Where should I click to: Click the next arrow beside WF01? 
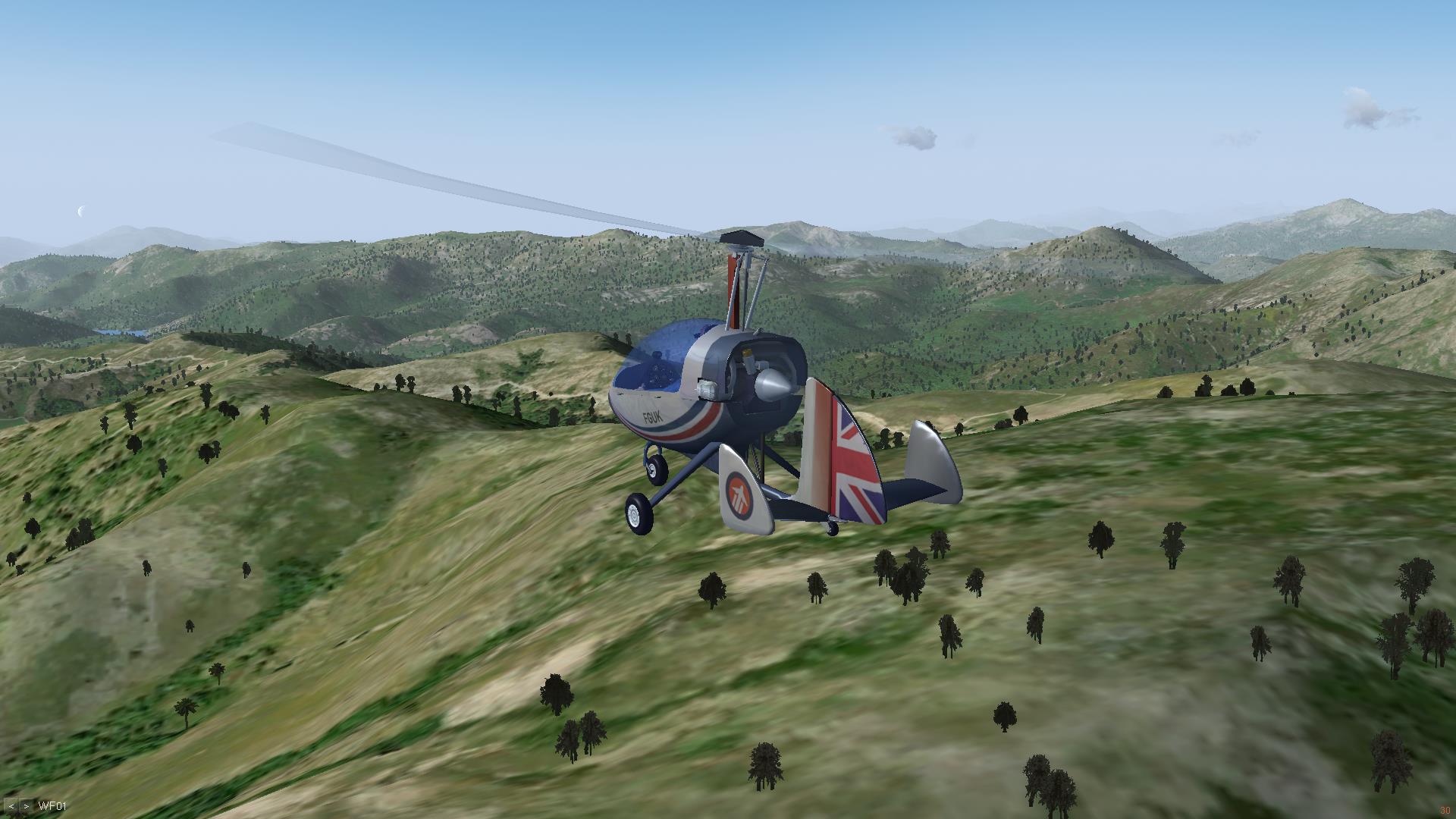27,806
